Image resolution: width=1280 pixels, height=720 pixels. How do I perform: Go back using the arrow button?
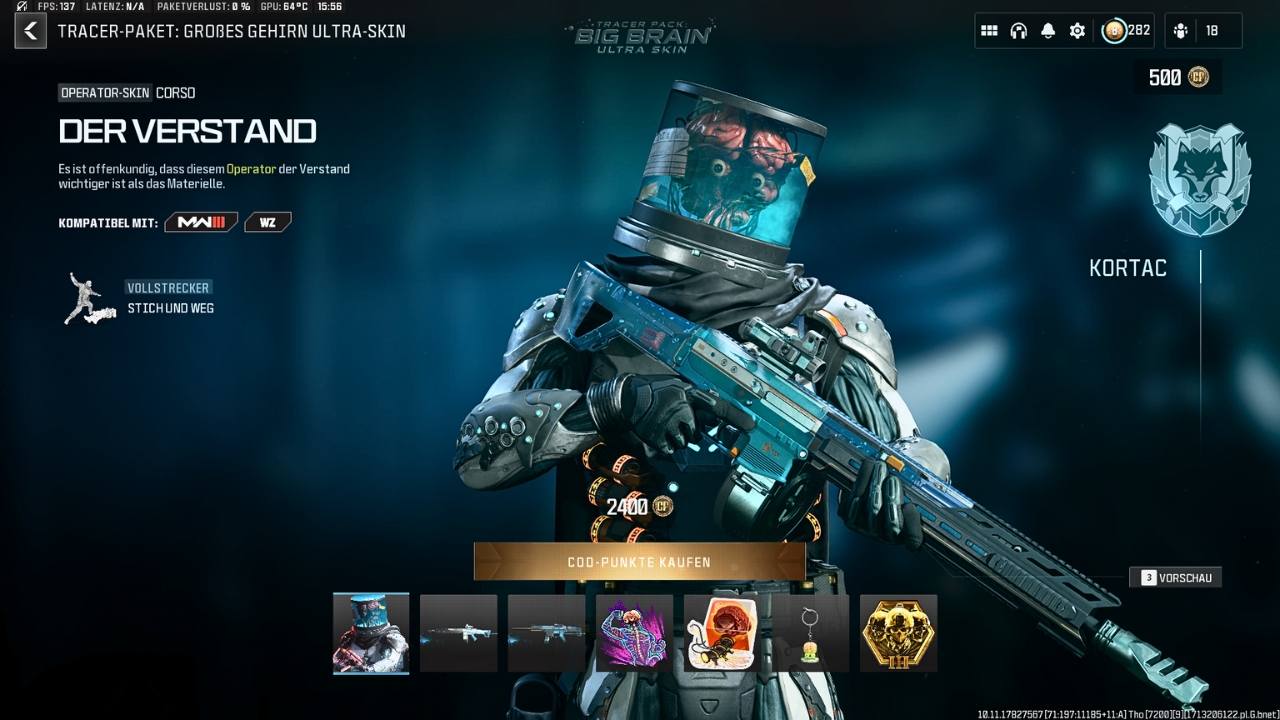(x=30, y=31)
